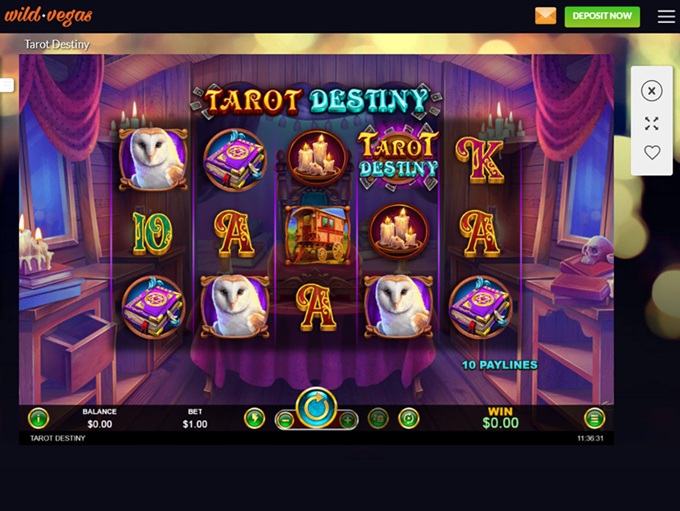Open the autoplay circular arrows button

(x=409, y=419)
